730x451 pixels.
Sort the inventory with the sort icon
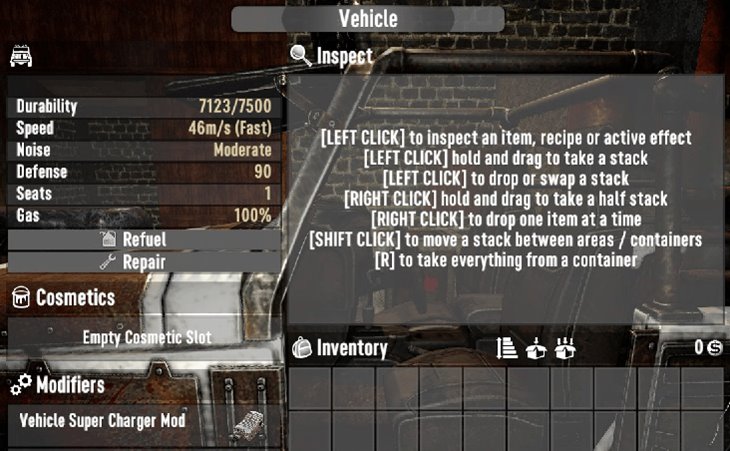point(507,348)
